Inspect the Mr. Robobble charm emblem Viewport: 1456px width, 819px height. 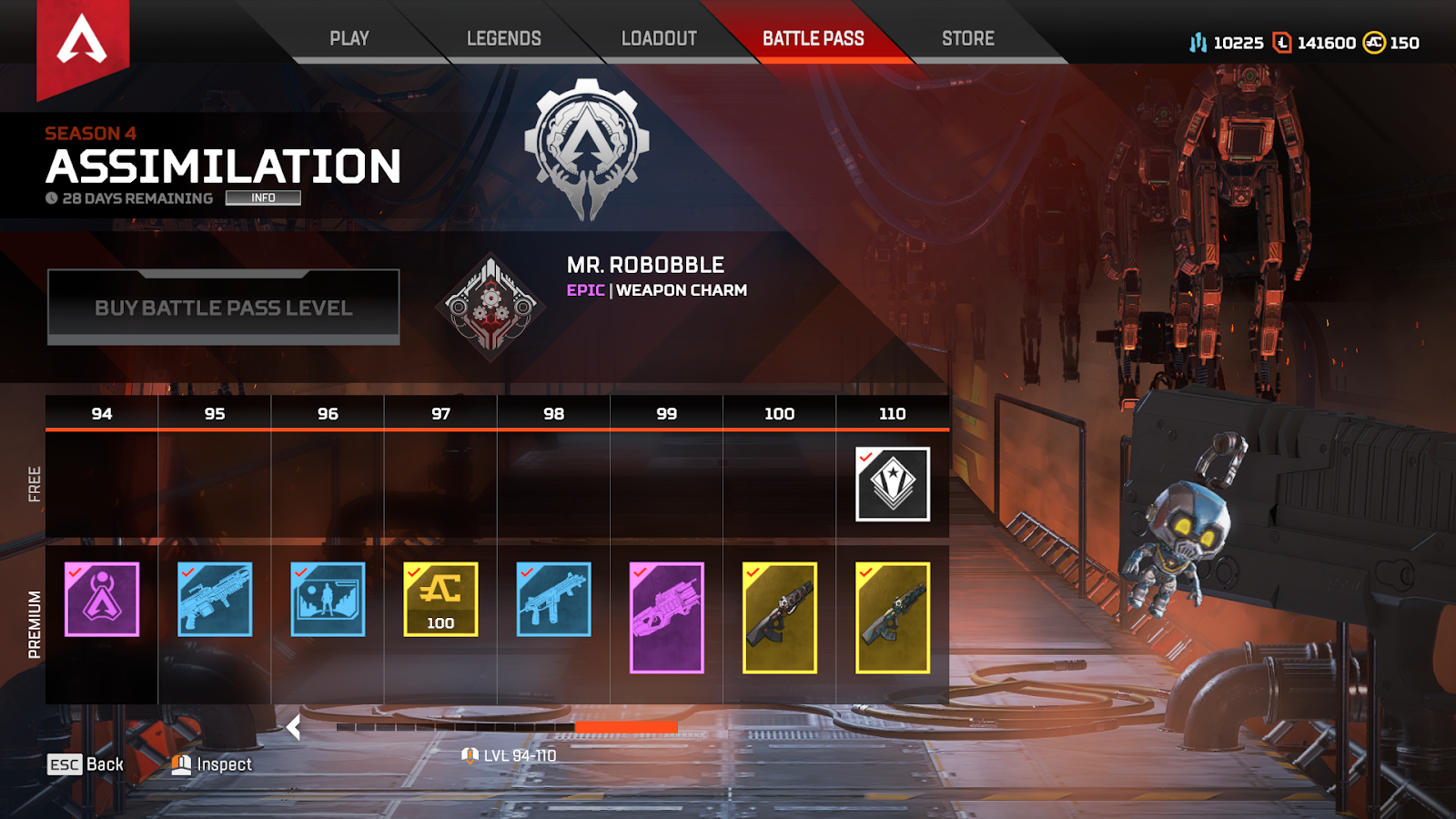(490, 308)
